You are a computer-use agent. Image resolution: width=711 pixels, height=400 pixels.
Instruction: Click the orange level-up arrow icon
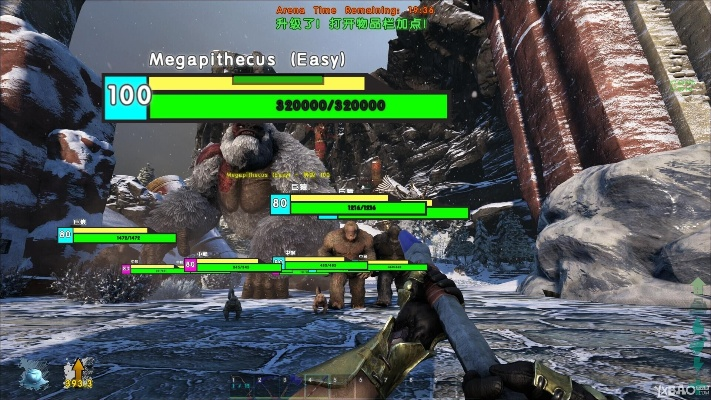76,370
